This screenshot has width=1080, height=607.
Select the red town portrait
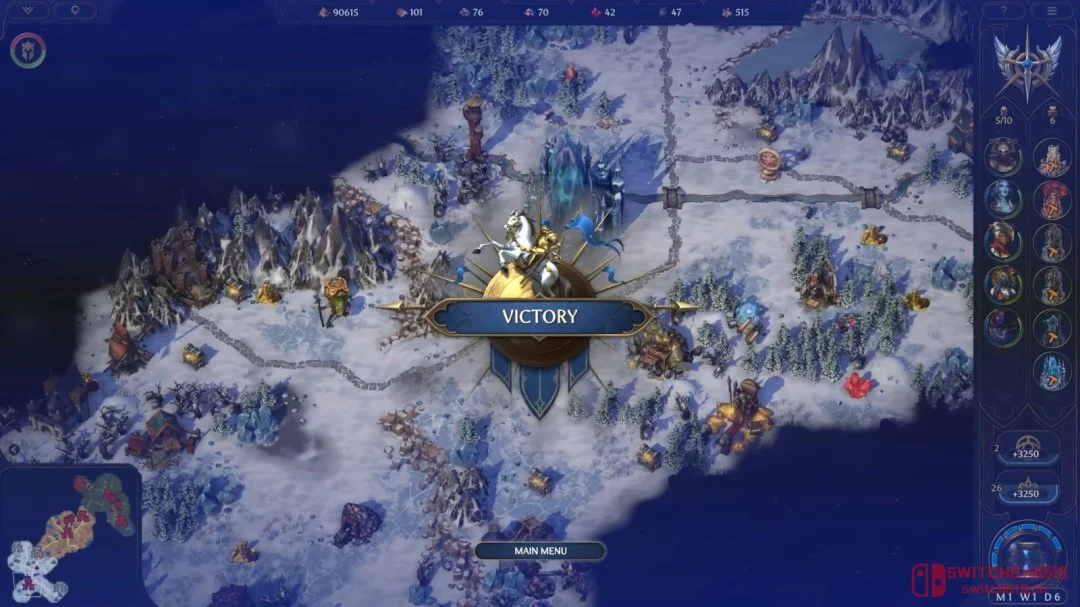1051,199
